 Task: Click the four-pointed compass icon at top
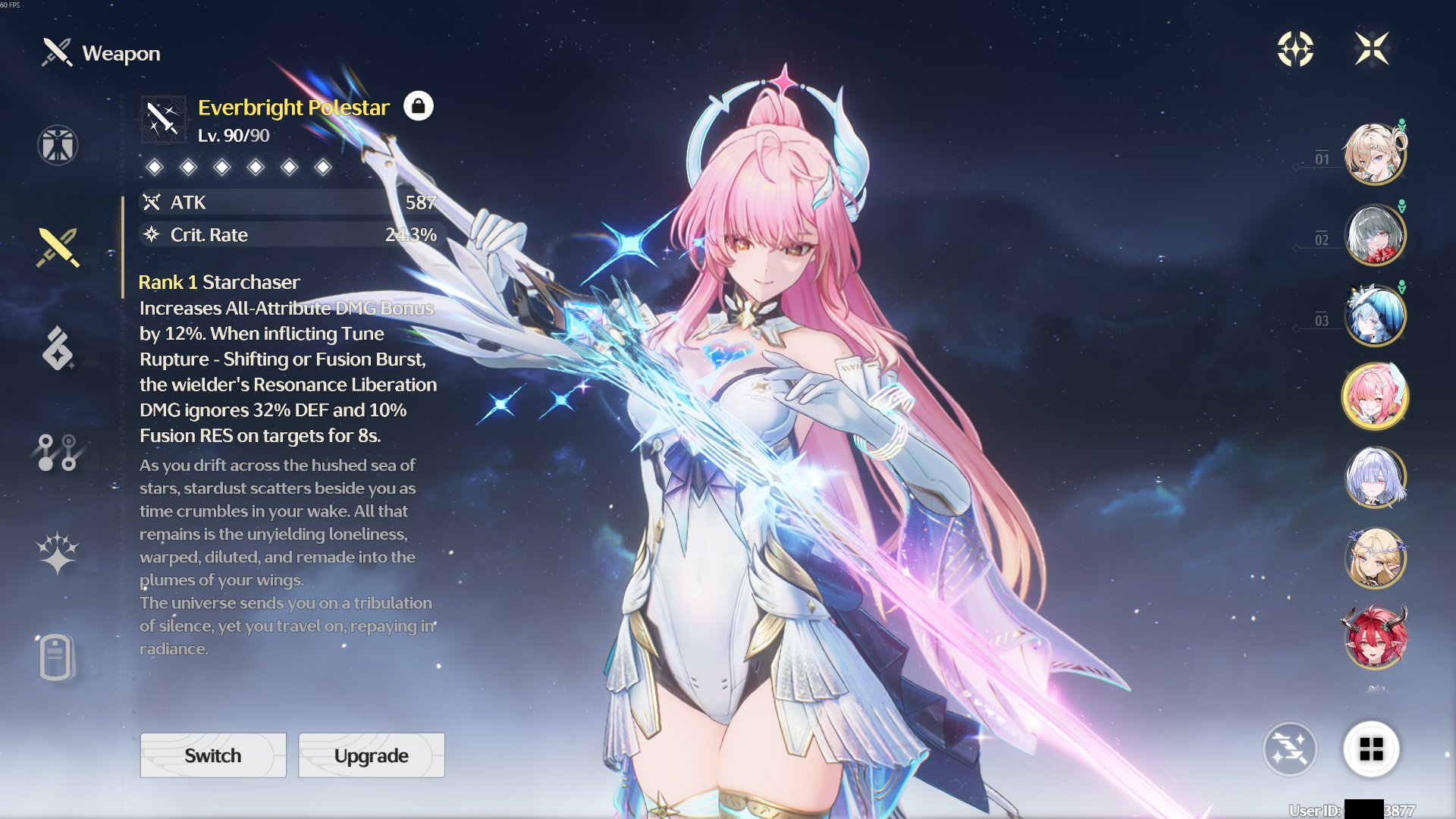point(1295,49)
